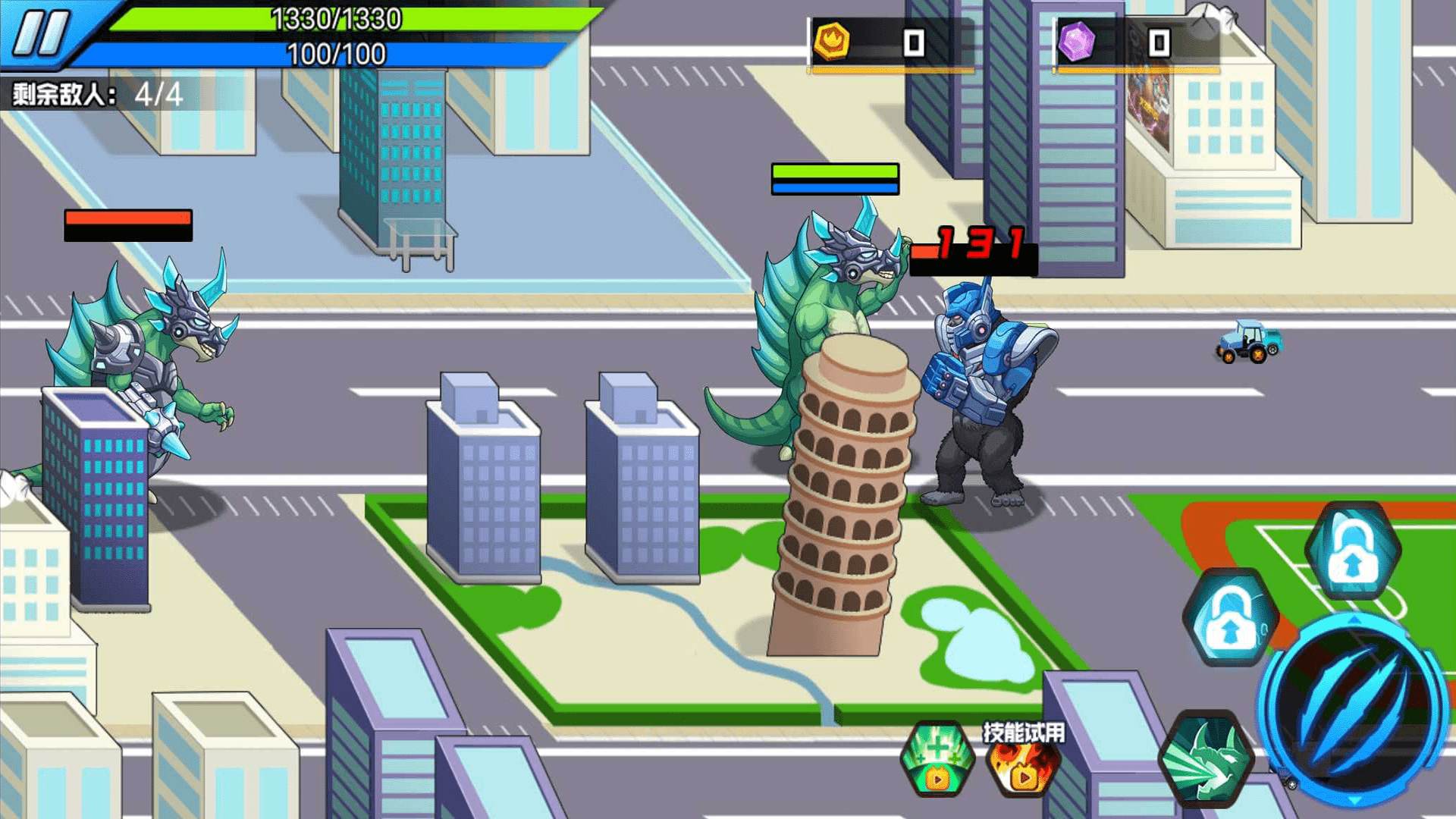1456x819 pixels.
Task: Pause the game
Action: click(x=42, y=33)
